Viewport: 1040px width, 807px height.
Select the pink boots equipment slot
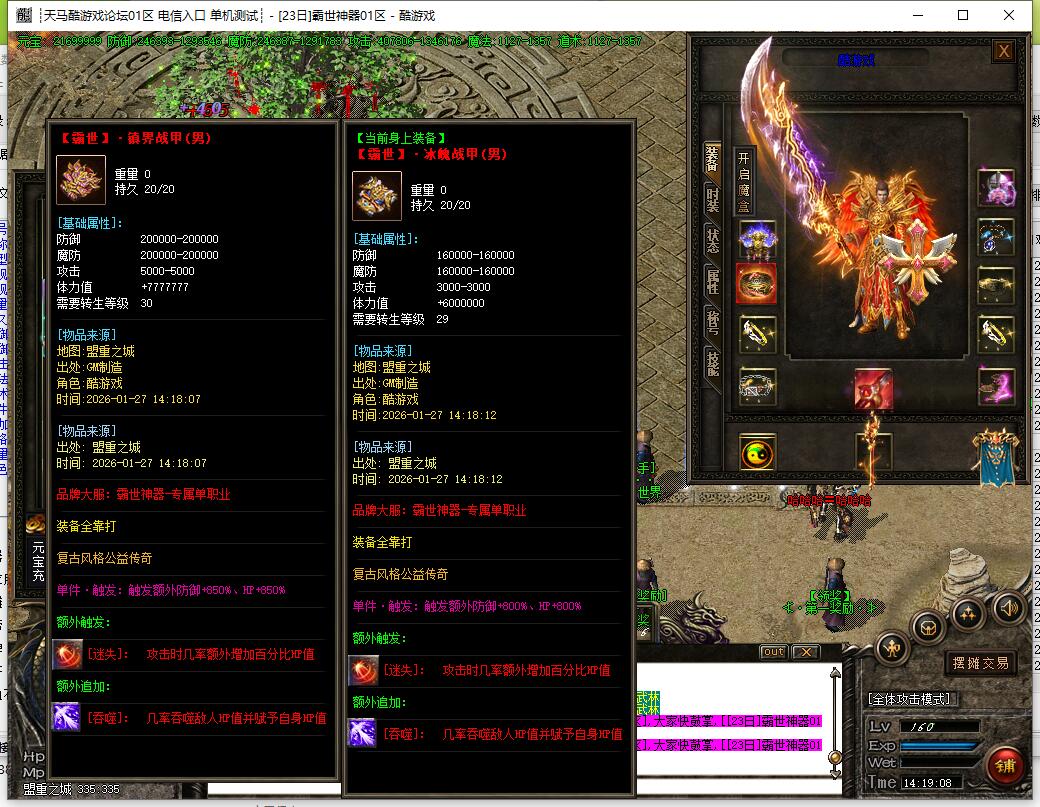click(996, 387)
